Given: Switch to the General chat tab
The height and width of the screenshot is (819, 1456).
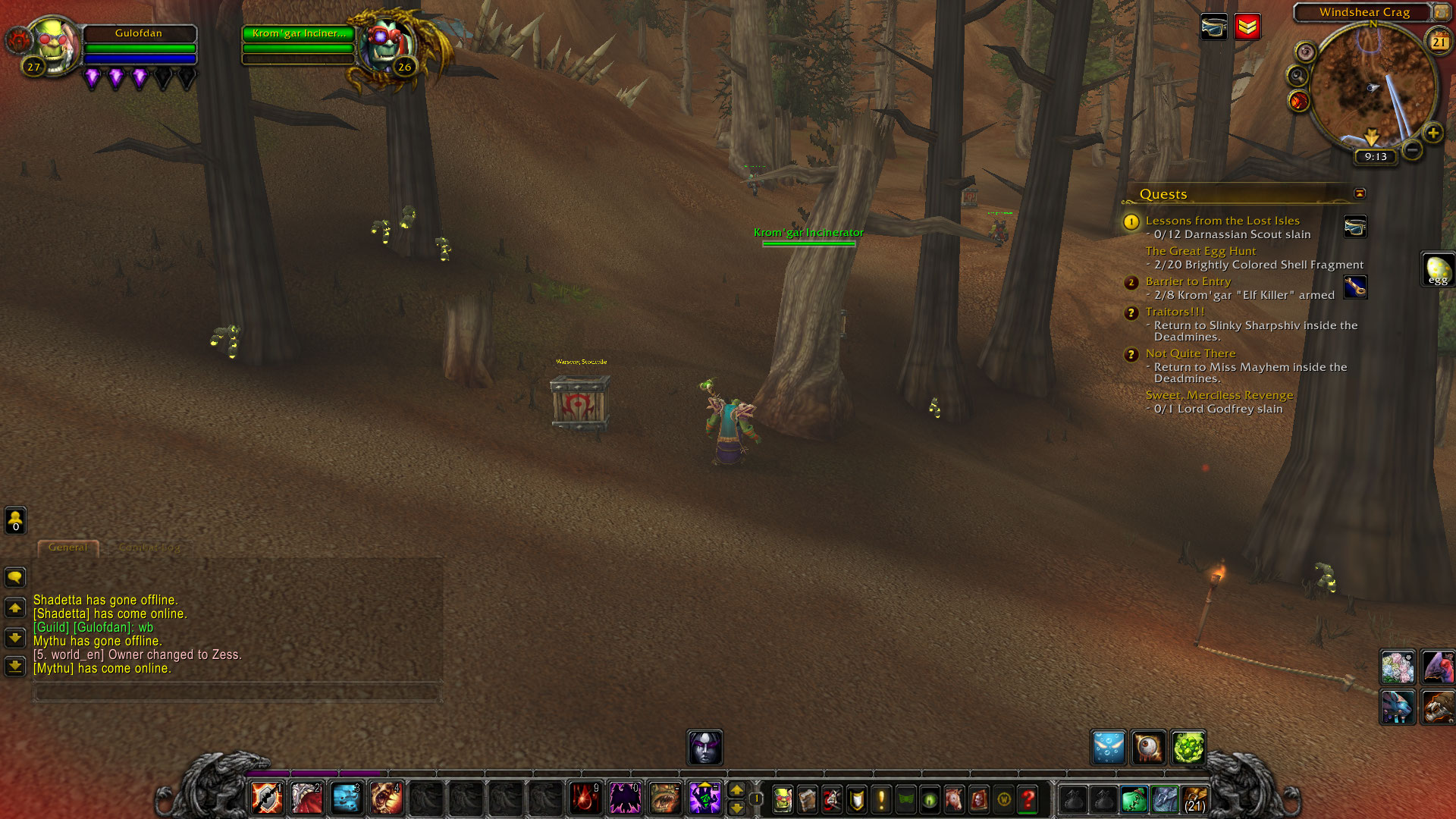Looking at the screenshot, I should click(68, 548).
